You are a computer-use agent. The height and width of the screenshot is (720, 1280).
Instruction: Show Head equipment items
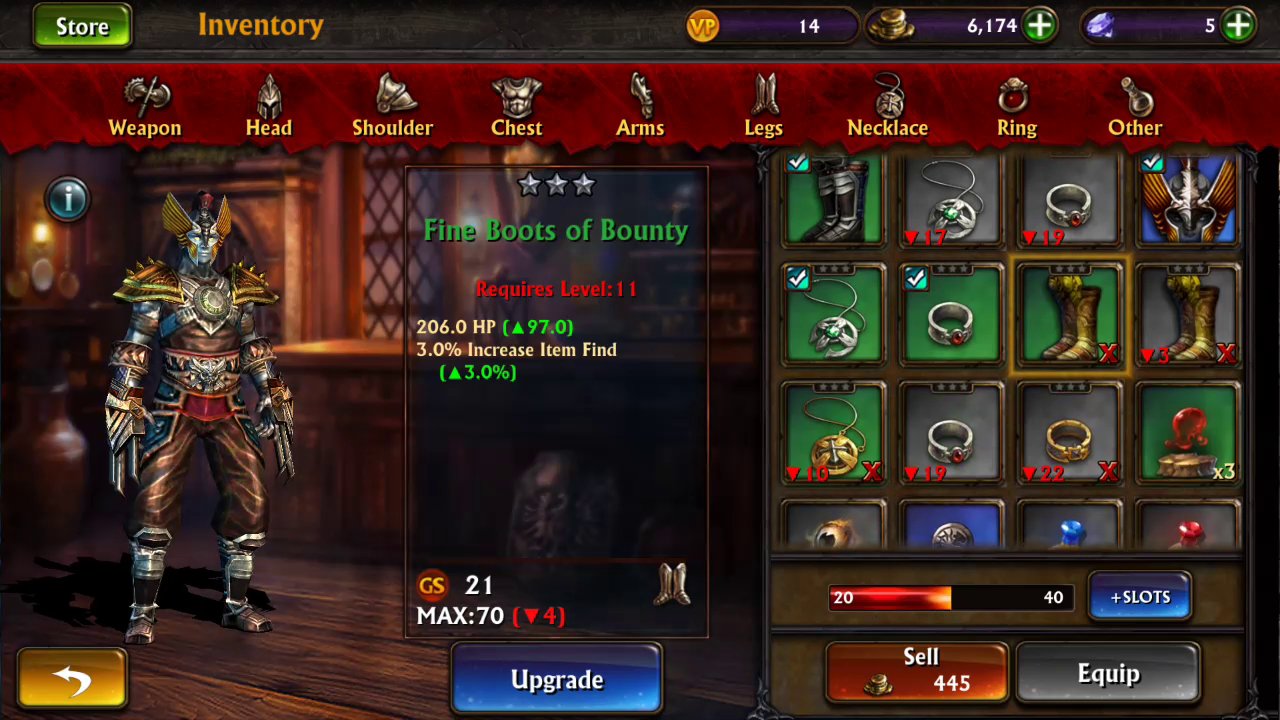268,107
